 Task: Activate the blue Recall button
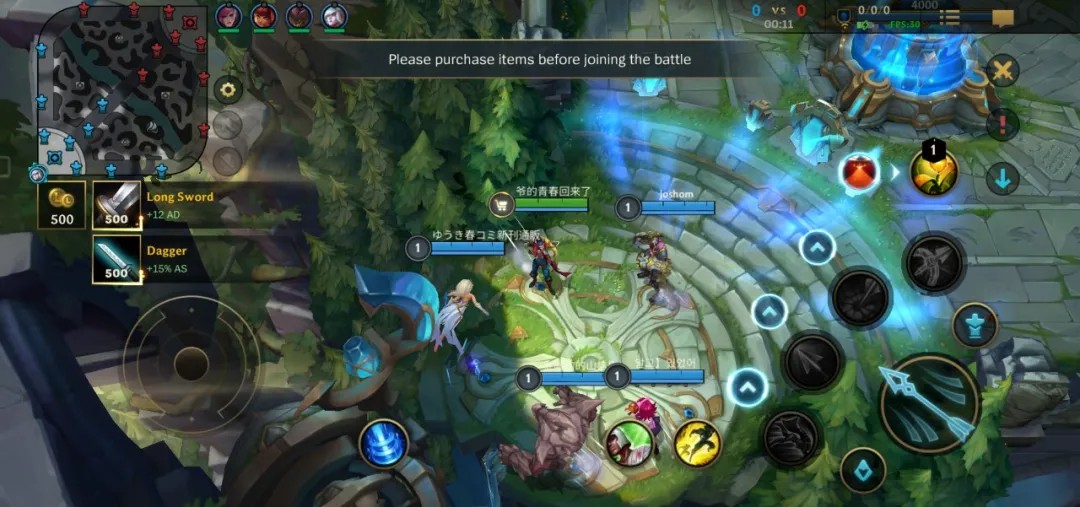pos(385,443)
